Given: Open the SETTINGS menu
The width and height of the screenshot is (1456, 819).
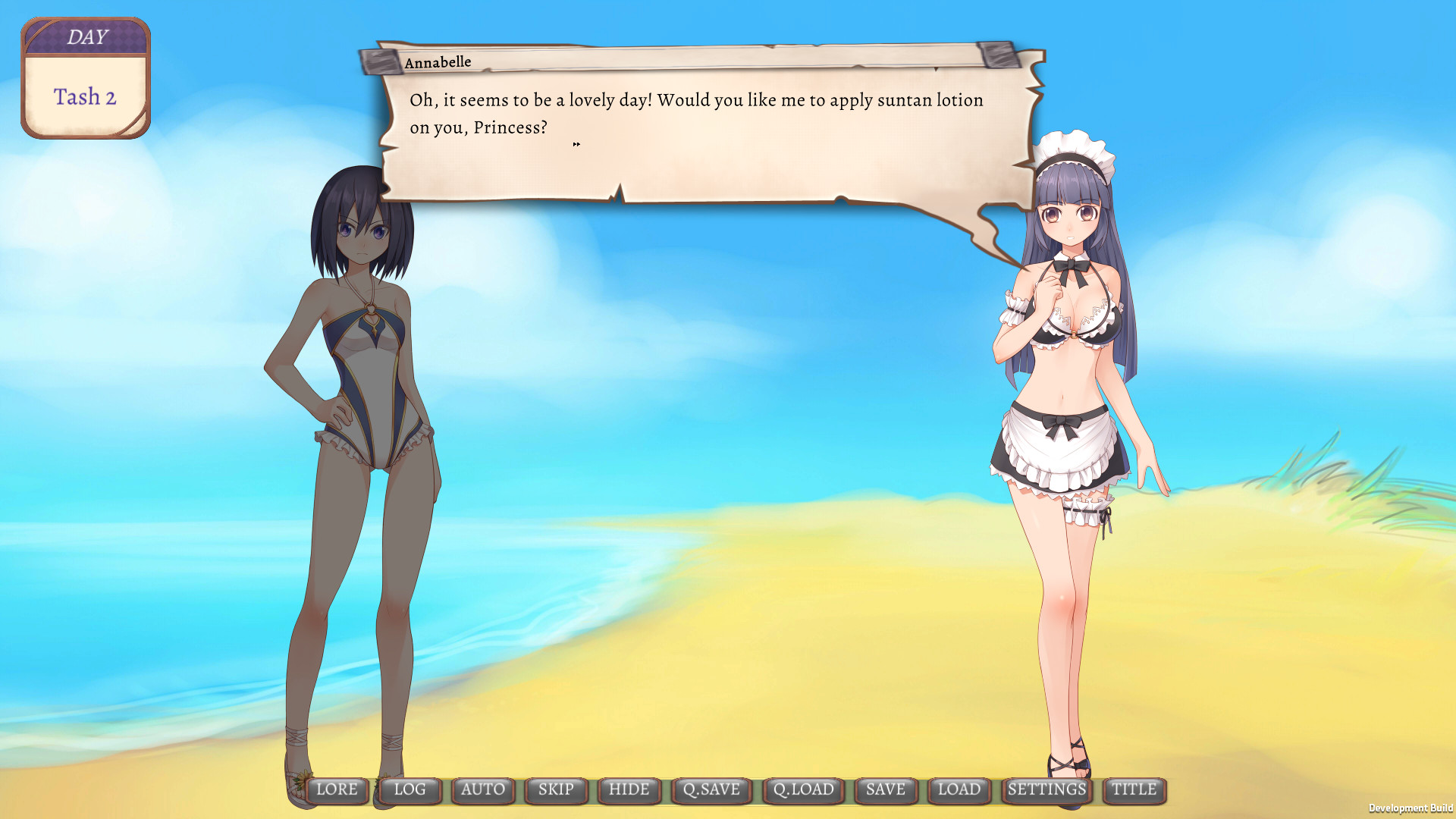Looking at the screenshot, I should pyautogui.click(x=1047, y=789).
